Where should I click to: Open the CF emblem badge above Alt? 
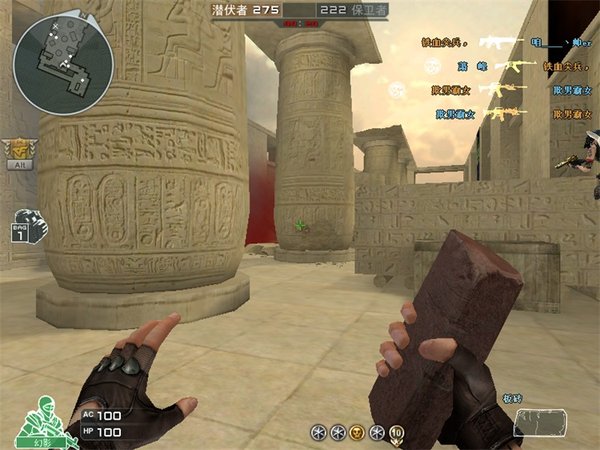[x=17, y=147]
